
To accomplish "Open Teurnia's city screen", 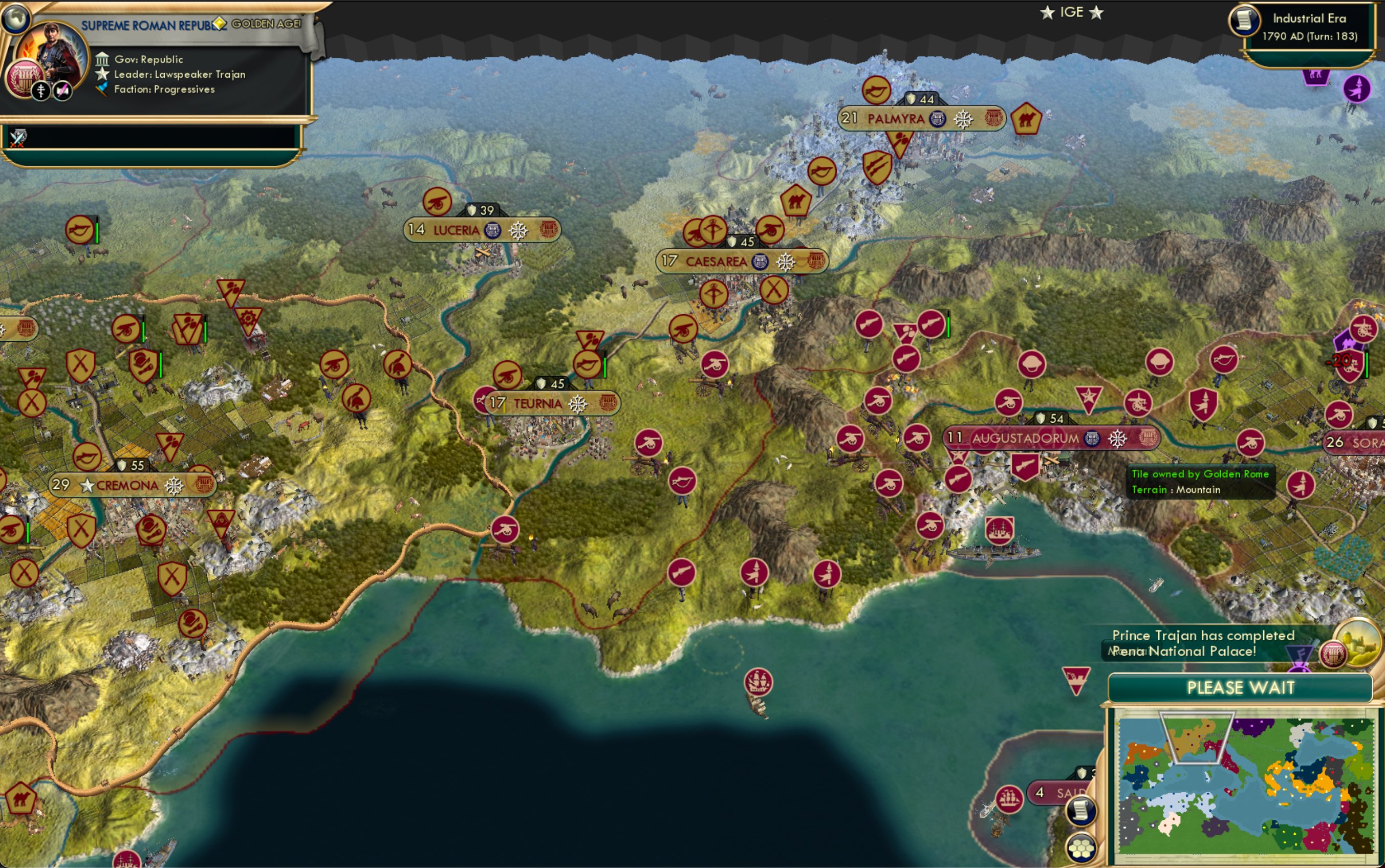I will point(539,402).
